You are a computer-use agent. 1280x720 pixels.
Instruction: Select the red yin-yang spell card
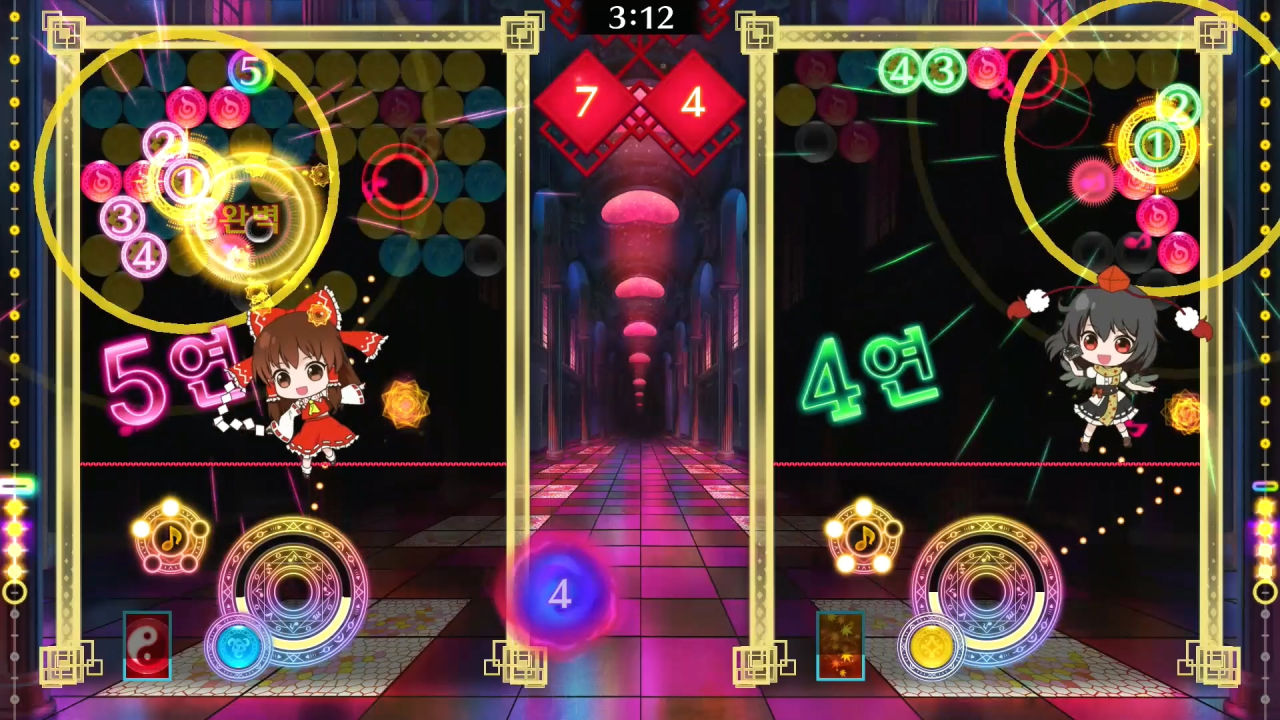click(x=146, y=645)
